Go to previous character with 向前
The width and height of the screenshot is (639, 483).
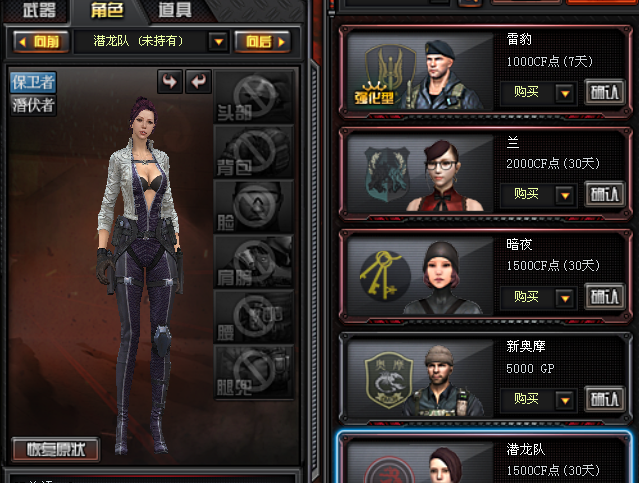pyautogui.click(x=40, y=41)
